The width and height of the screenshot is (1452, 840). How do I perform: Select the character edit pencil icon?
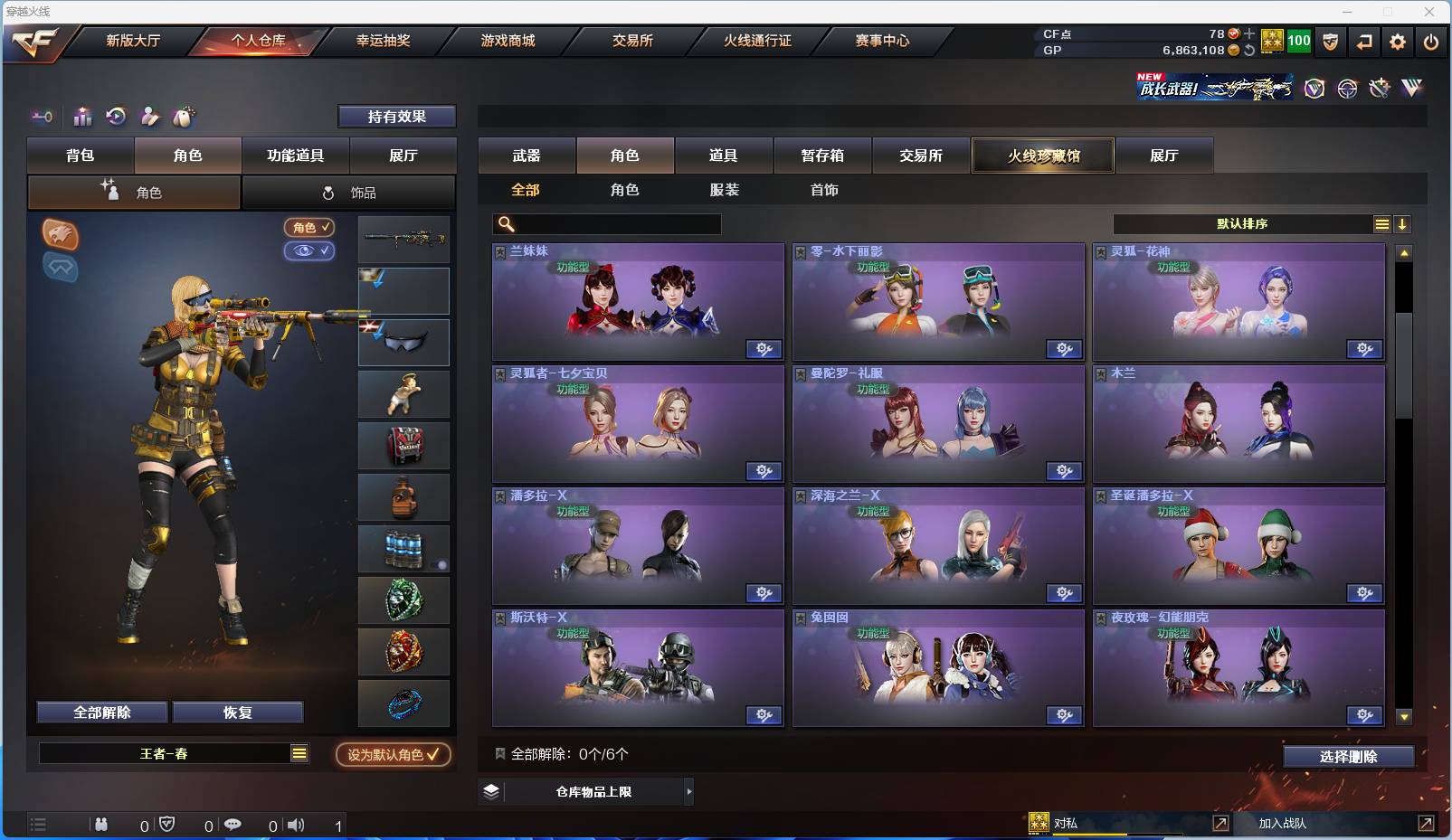coord(150,117)
